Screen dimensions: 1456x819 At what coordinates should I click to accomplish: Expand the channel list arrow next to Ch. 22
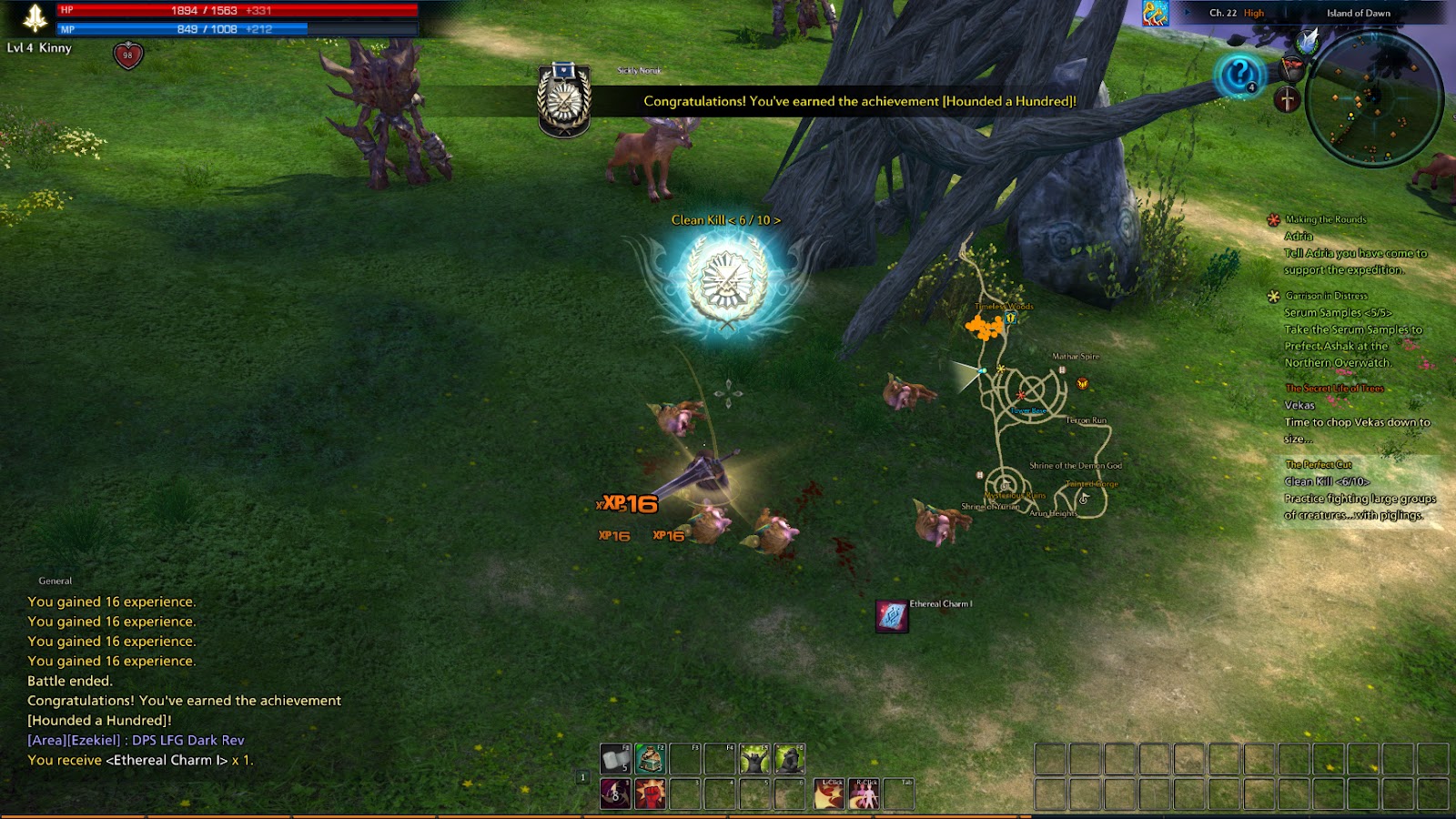[x=1188, y=13]
